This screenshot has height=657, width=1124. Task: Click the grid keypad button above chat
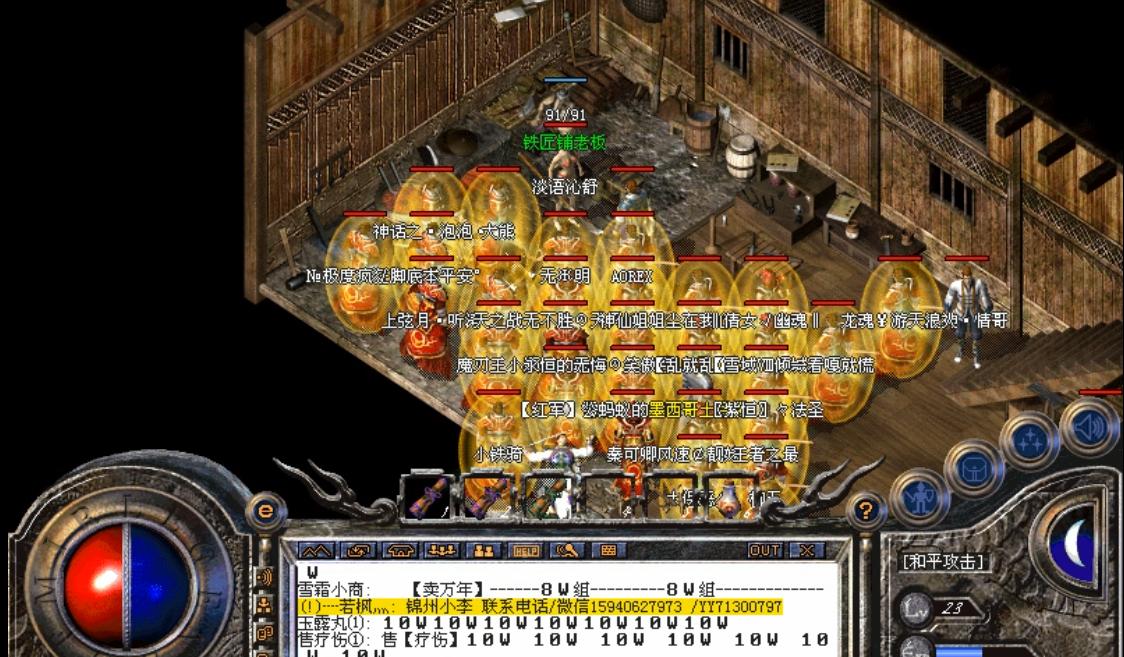point(609,550)
